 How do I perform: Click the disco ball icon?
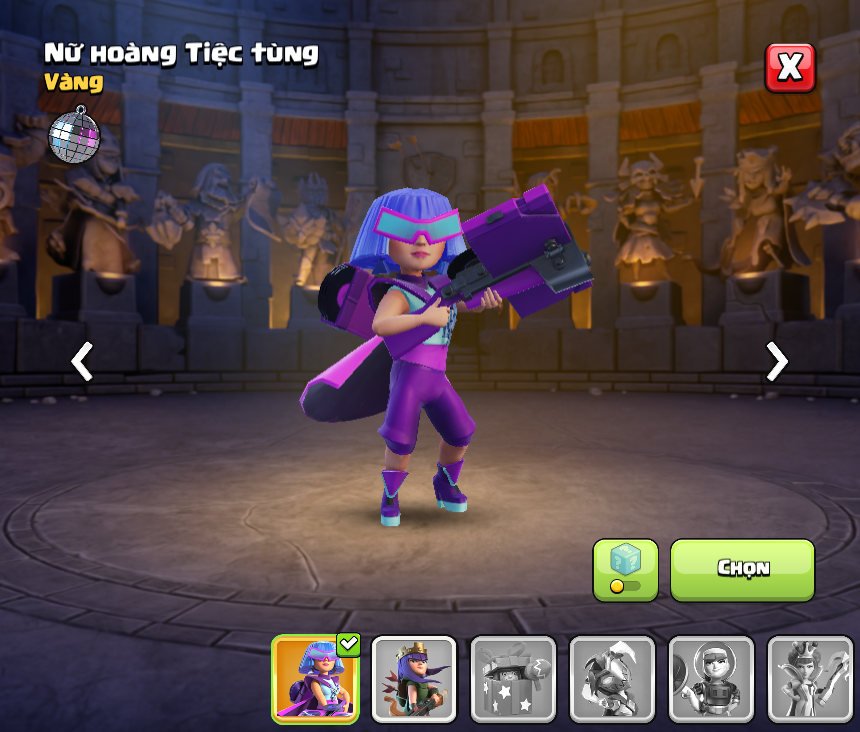pyautogui.click(x=74, y=133)
